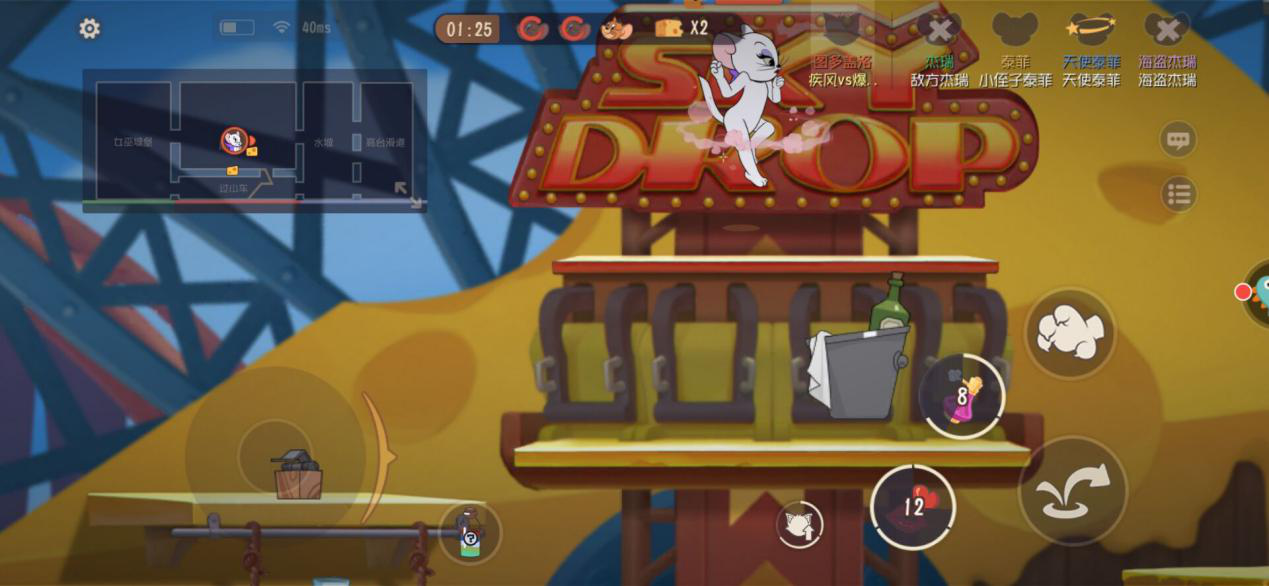This screenshot has height=586, width=1269.
Task: Tap the white smoke cloud skill button
Action: [1070, 333]
